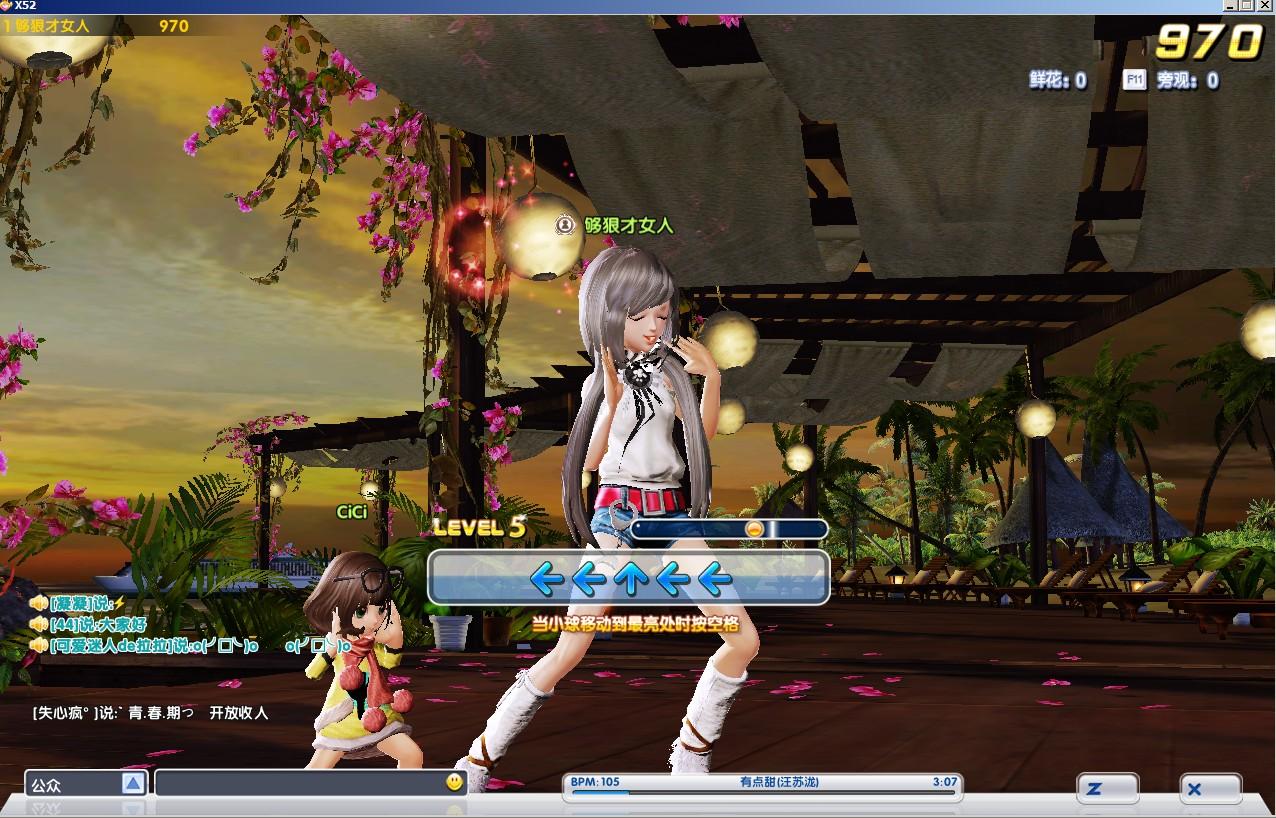Open the smiley emoticon picker
1276x818 pixels.
coord(455,782)
